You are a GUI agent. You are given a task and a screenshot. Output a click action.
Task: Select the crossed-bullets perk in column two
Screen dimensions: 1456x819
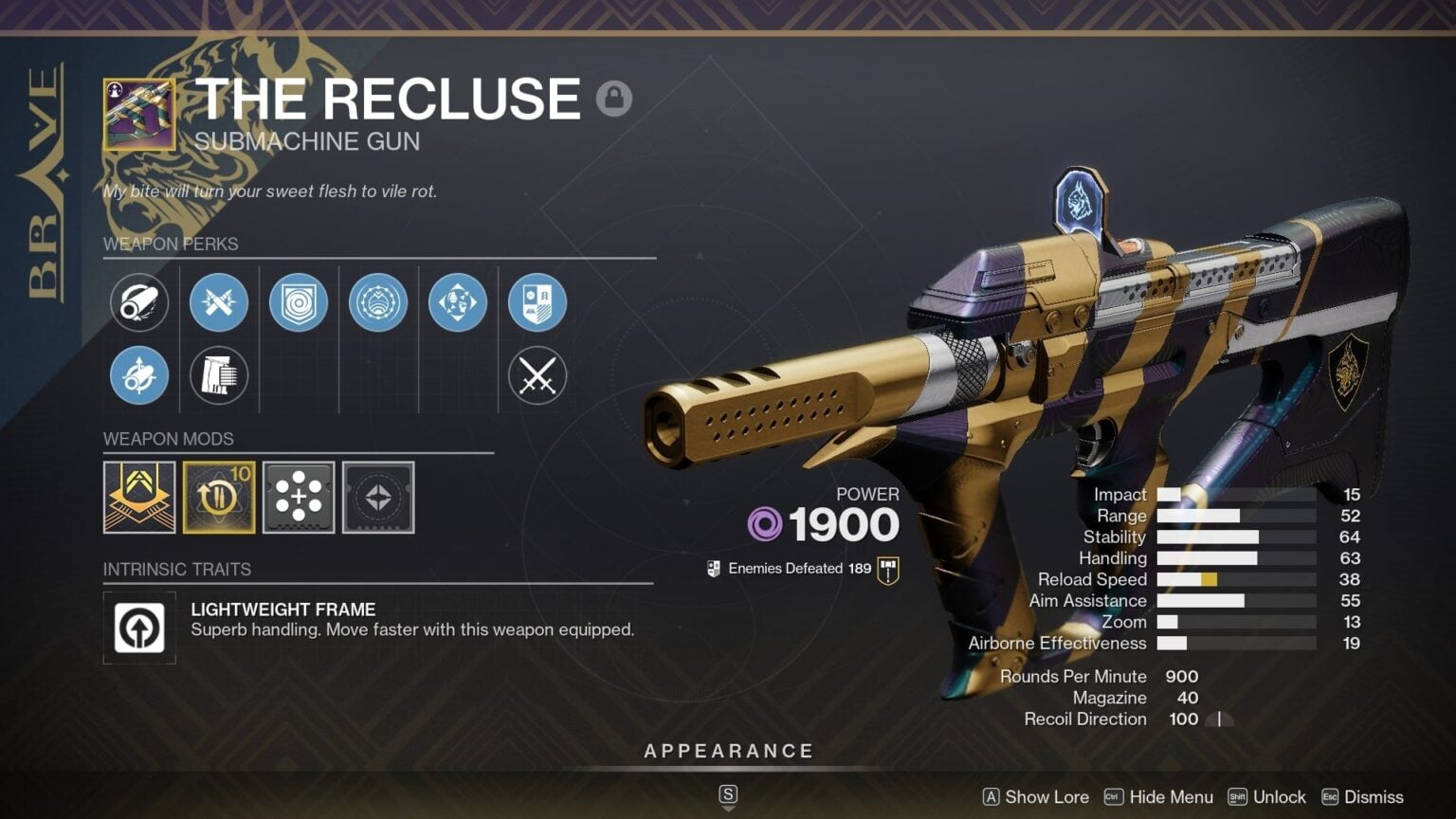(x=219, y=302)
